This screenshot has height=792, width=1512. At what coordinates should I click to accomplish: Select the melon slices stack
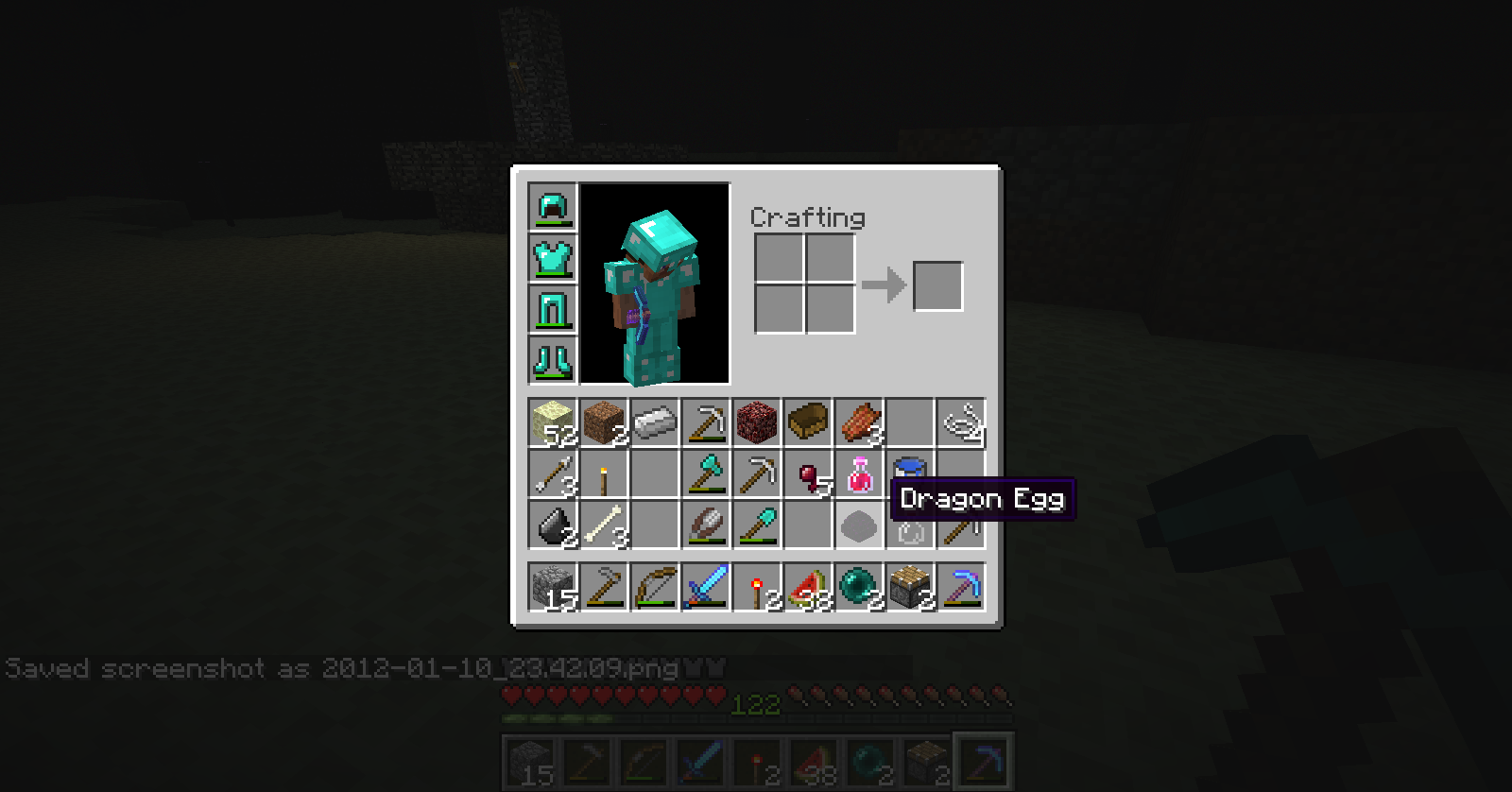click(x=808, y=587)
